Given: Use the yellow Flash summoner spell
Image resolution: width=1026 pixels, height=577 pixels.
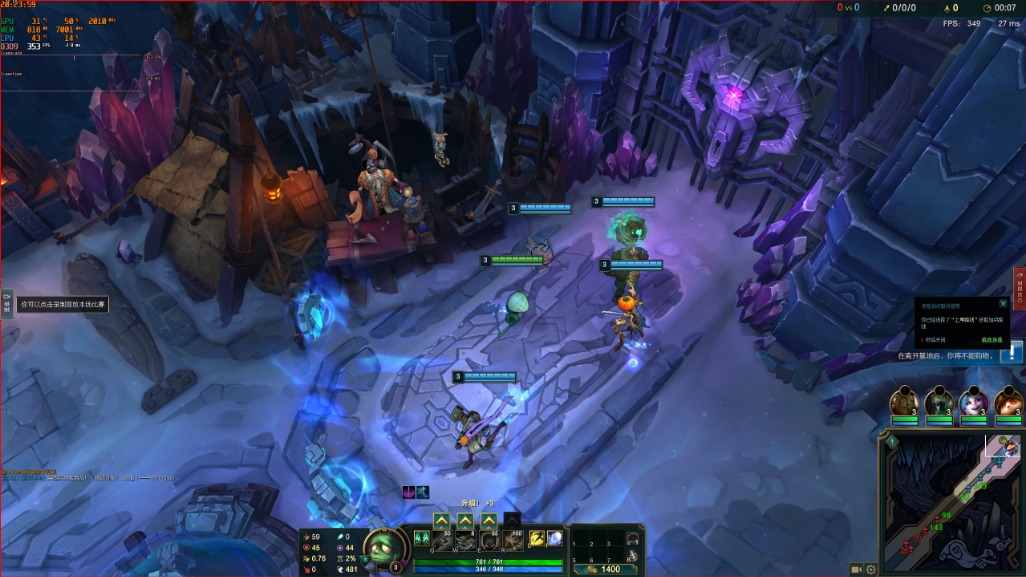Looking at the screenshot, I should [537, 539].
